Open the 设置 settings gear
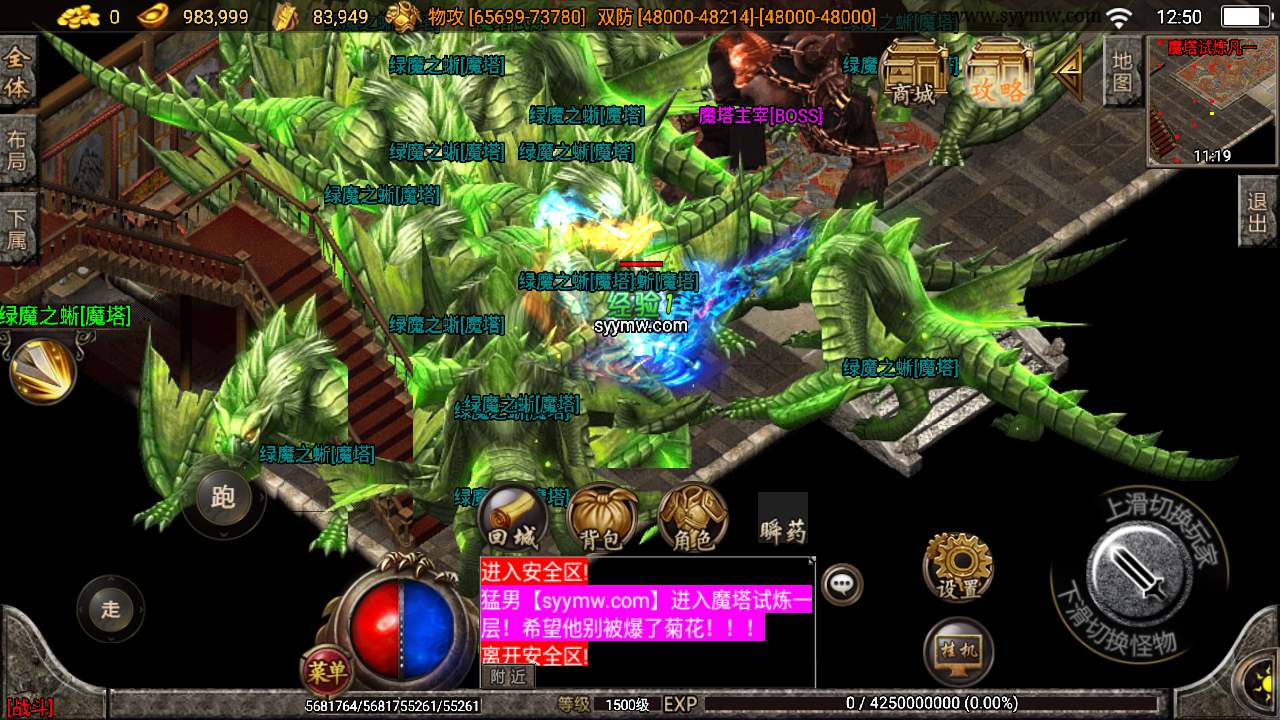This screenshot has width=1280, height=720. [958, 568]
